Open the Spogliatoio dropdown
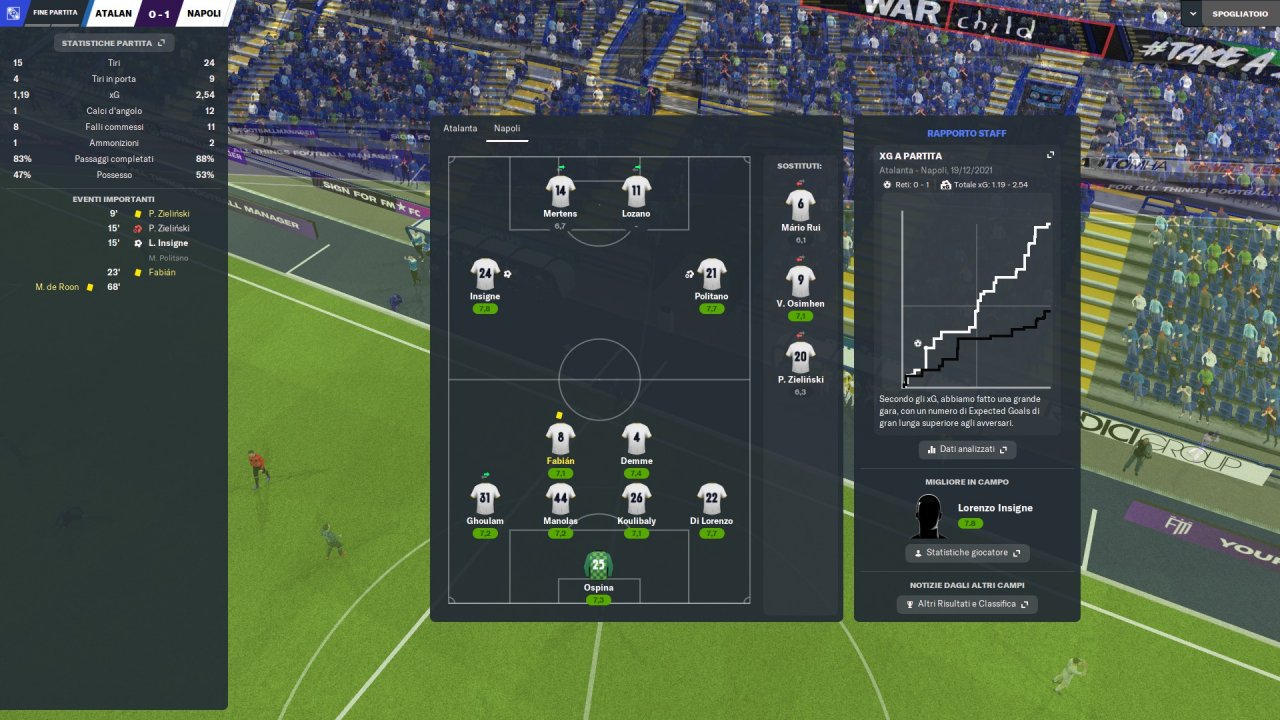This screenshot has height=720, width=1280. point(1230,13)
